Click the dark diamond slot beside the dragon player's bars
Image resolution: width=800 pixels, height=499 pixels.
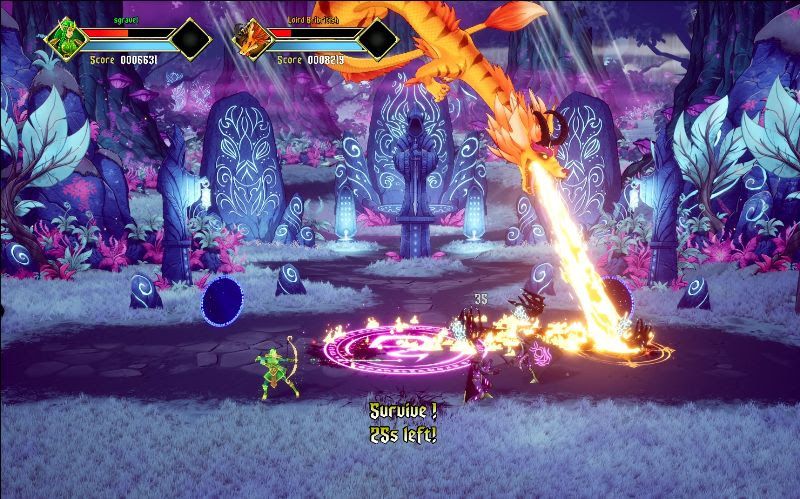pyautogui.click(x=377, y=39)
